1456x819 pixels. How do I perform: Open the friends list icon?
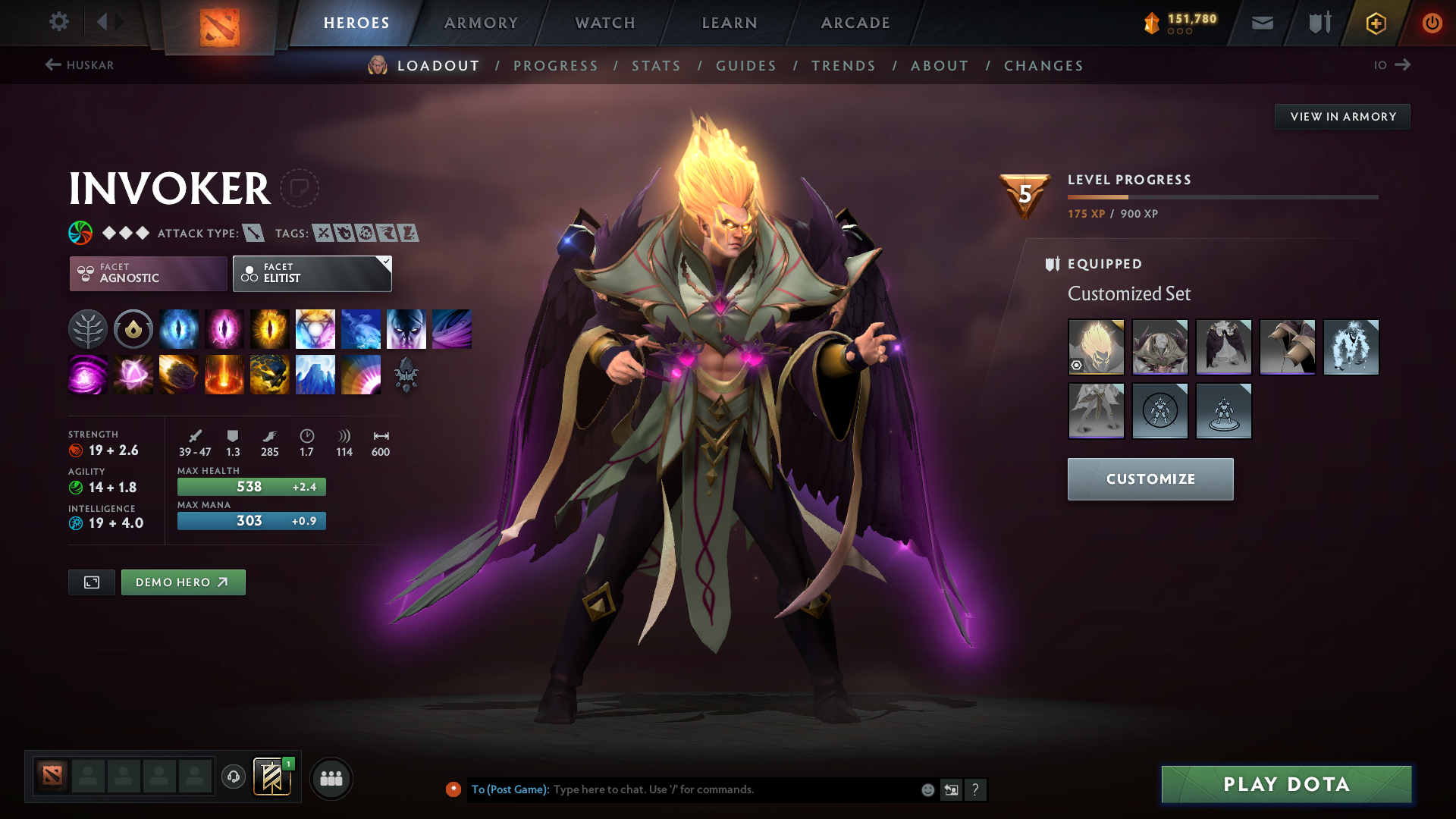tap(331, 778)
